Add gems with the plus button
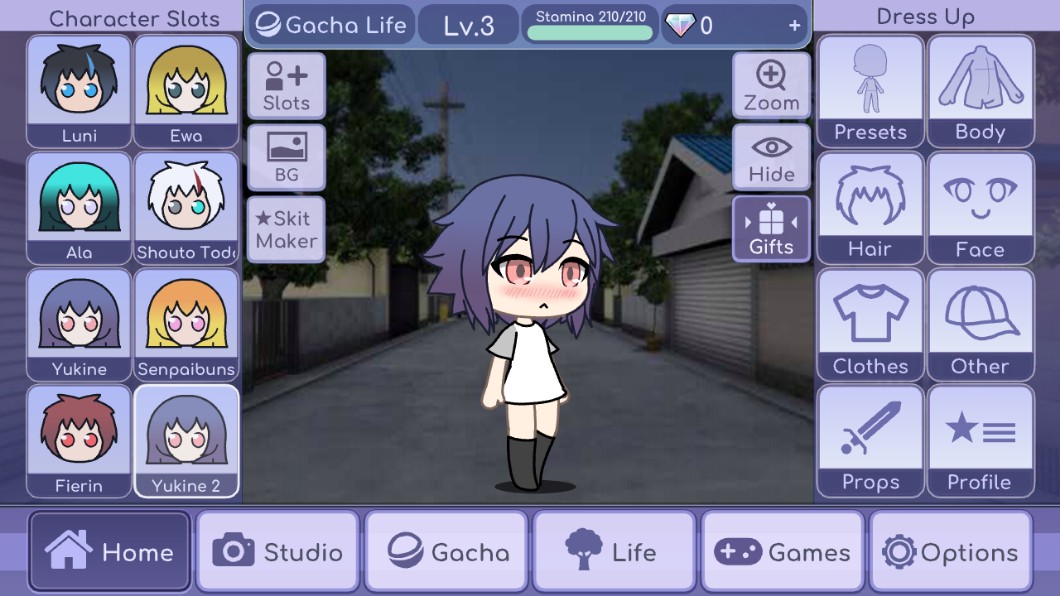This screenshot has height=596, width=1060. (795, 26)
